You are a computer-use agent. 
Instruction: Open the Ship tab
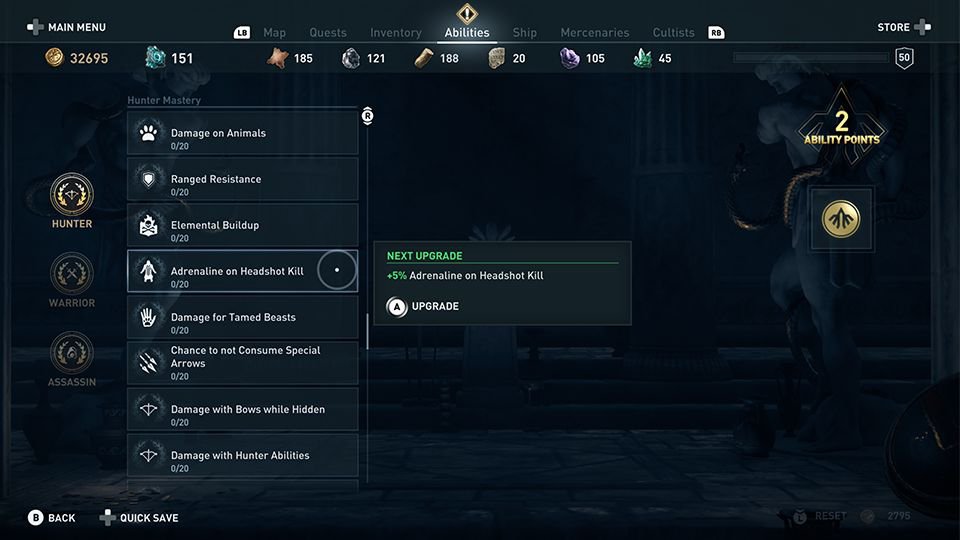[525, 33]
